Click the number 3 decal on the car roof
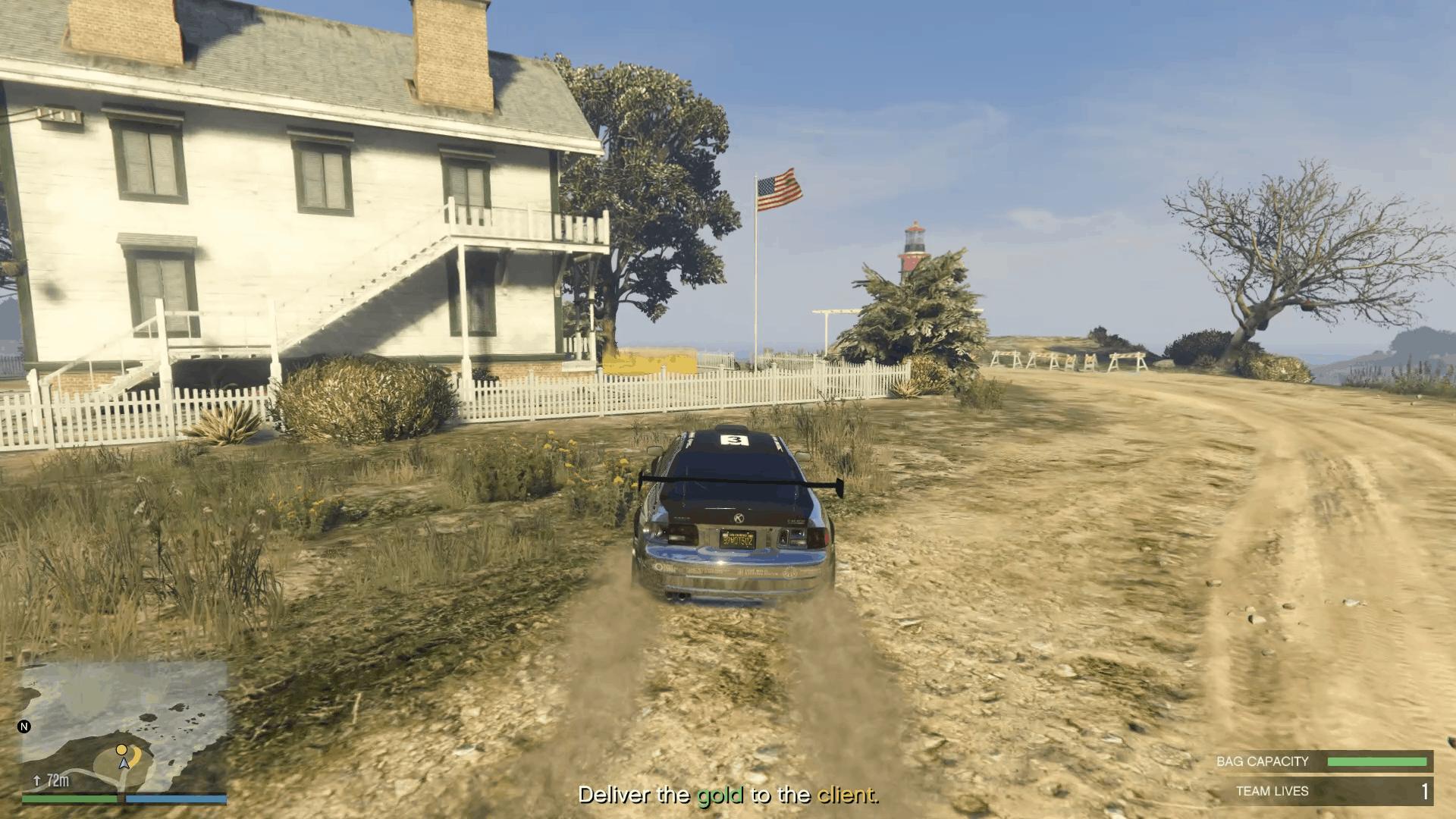1456x819 pixels. (x=733, y=440)
